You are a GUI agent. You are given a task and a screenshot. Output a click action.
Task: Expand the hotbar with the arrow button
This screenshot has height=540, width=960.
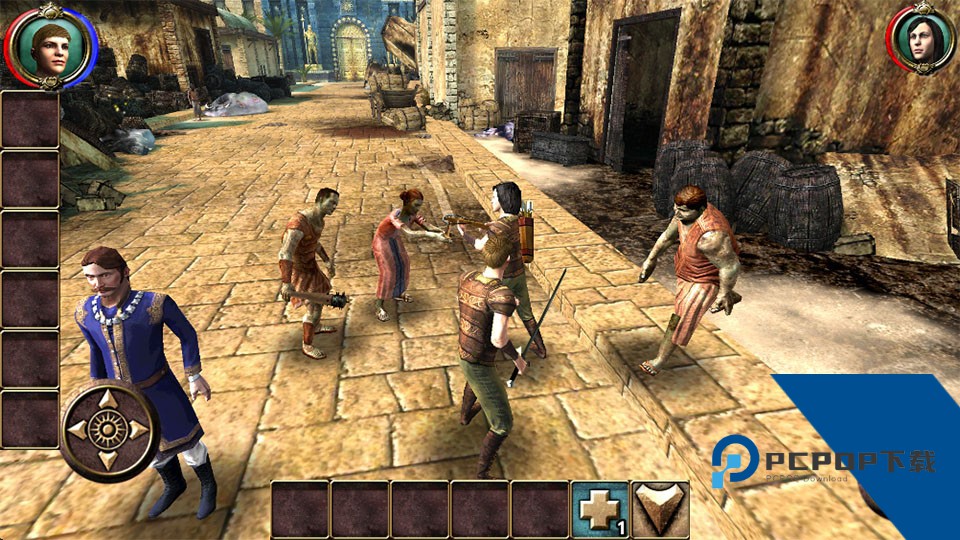pos(661,510)
